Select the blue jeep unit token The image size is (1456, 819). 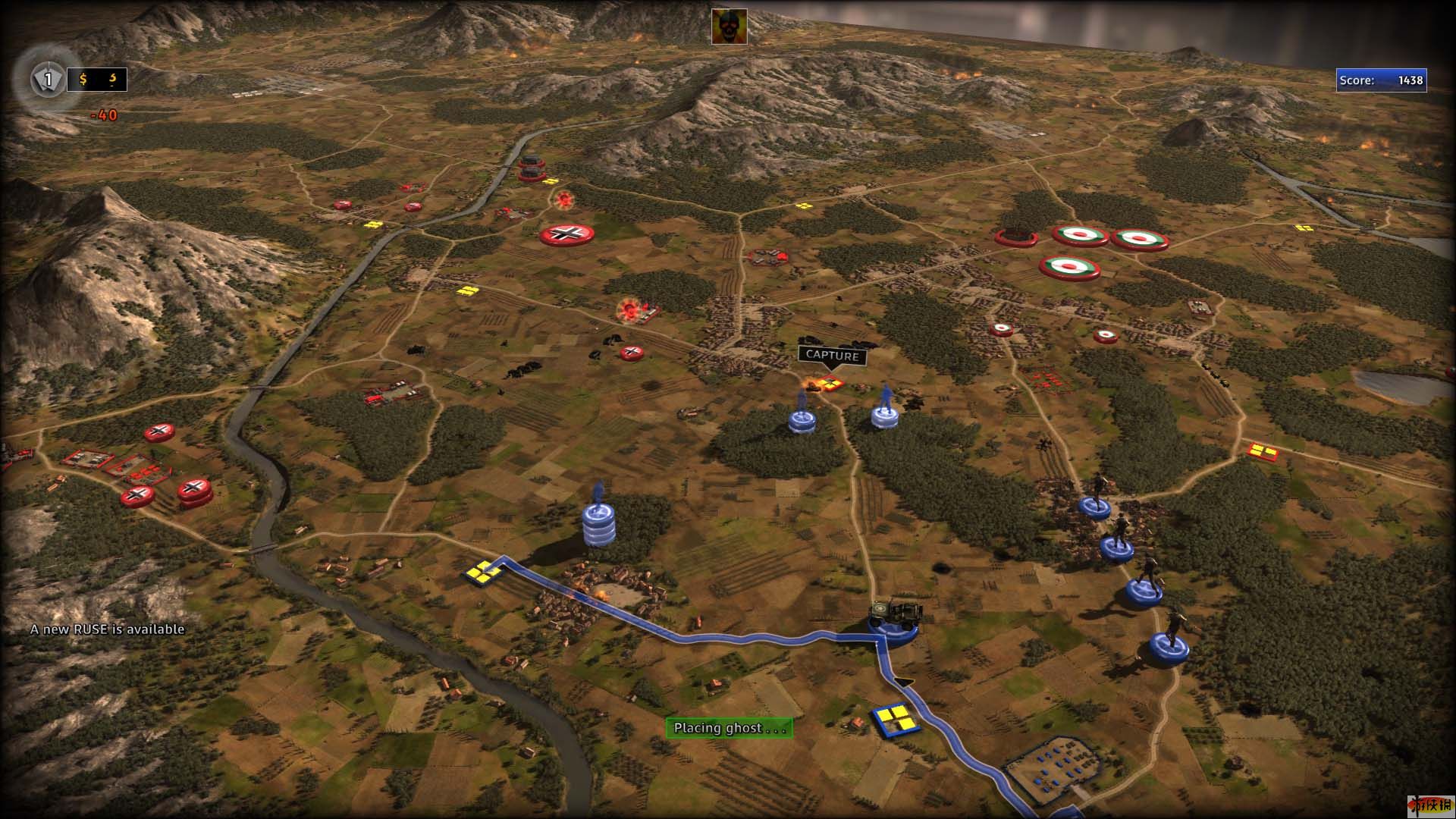pyautogui.click(x=895, y=620)
